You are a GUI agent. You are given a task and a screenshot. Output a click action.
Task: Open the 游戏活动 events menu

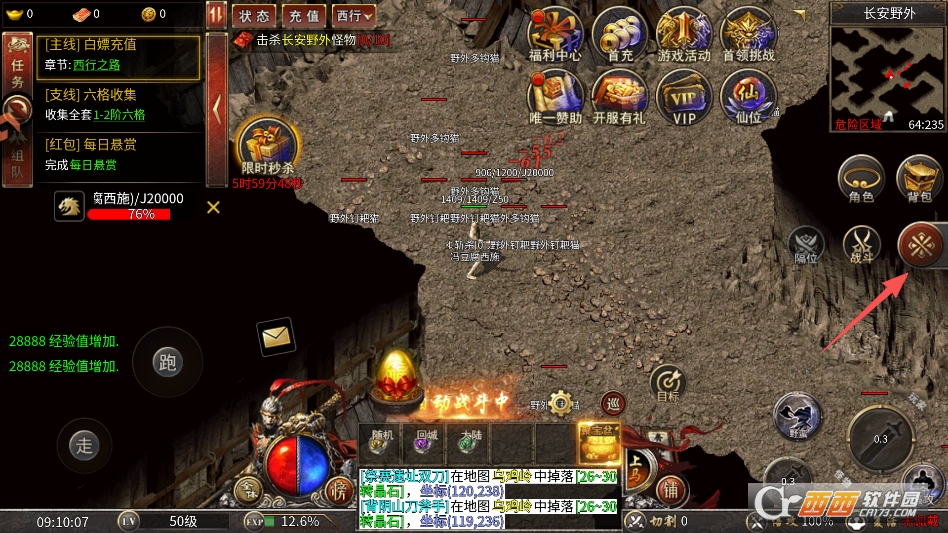point(684,35)
